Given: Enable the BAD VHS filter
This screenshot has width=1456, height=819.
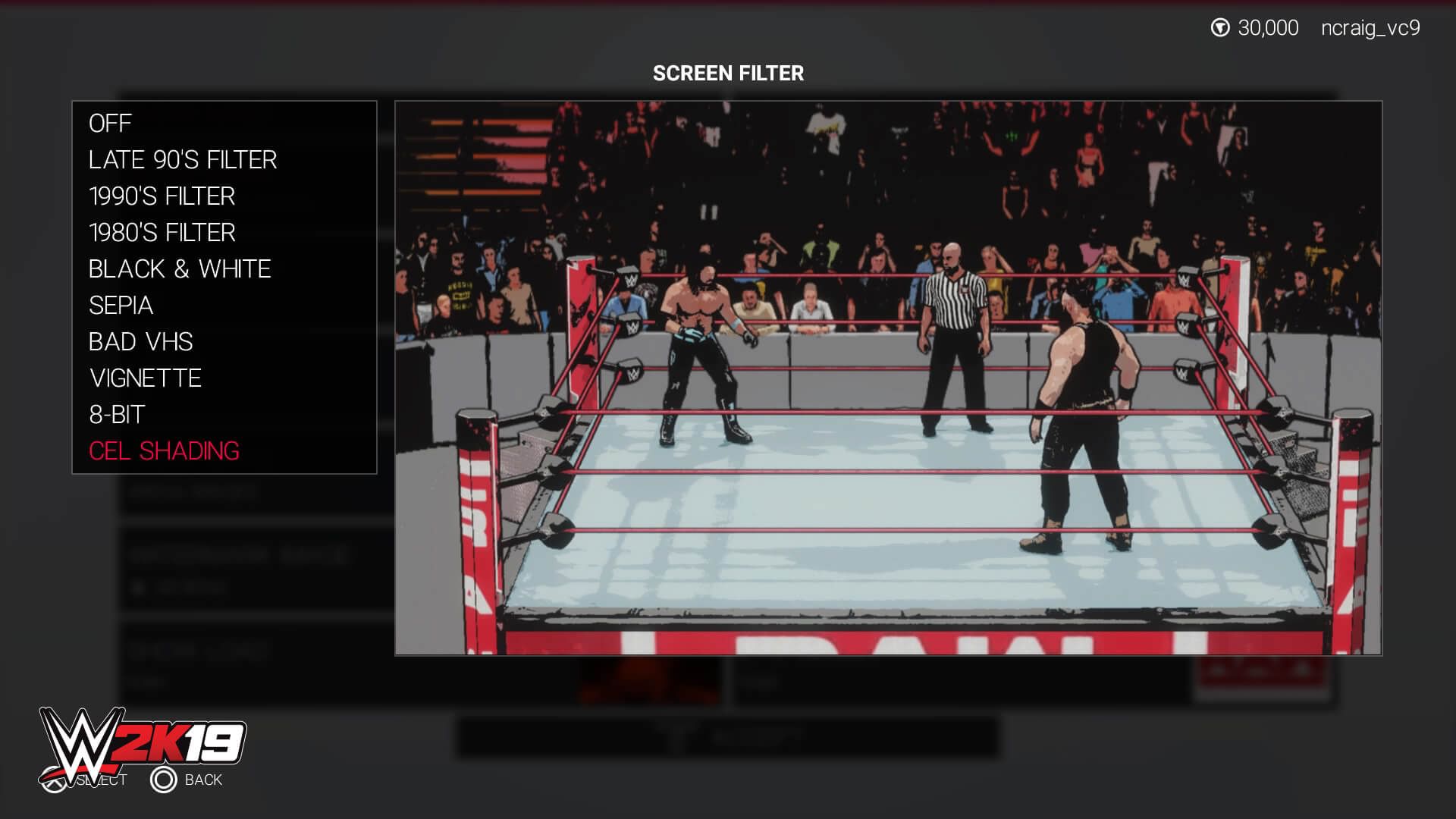Looking at the screenshot, I should [x=140, y=341].
